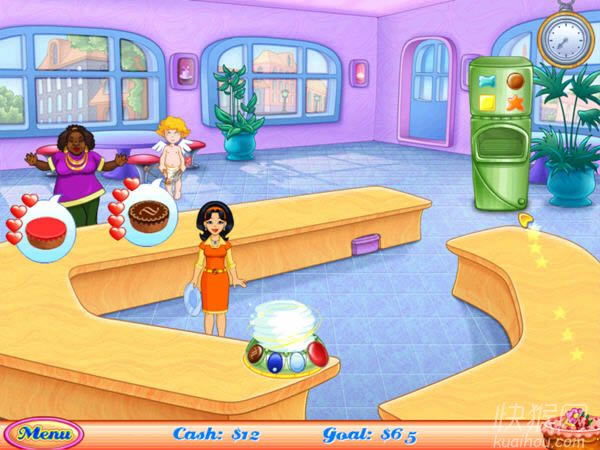
Task: Pick the red frosting button
Action: coord(317,353)
